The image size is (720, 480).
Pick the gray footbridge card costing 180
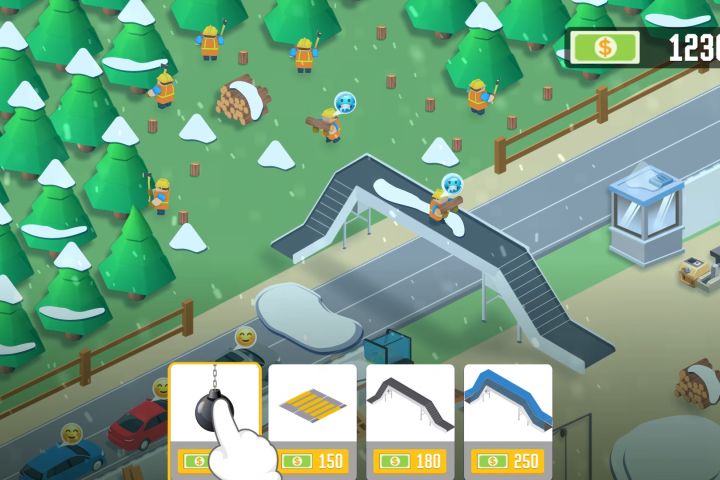(x=410, y=420)
